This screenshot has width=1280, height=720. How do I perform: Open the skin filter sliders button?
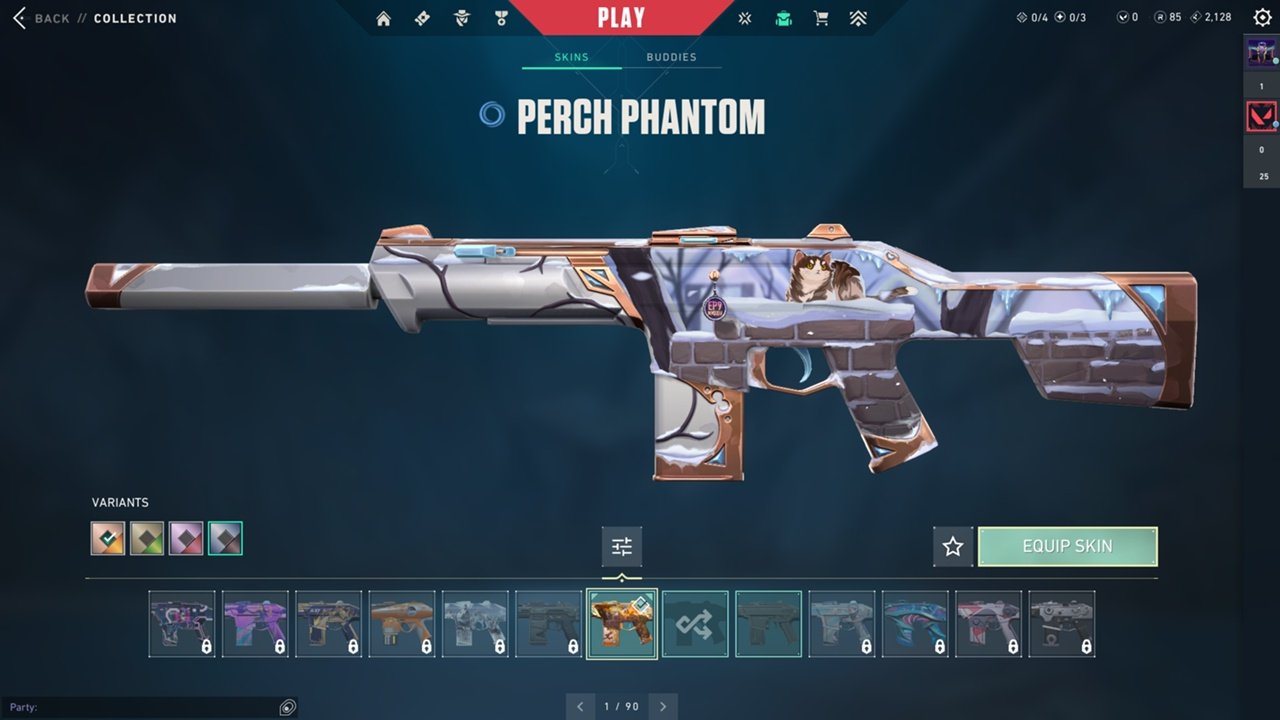622,546
